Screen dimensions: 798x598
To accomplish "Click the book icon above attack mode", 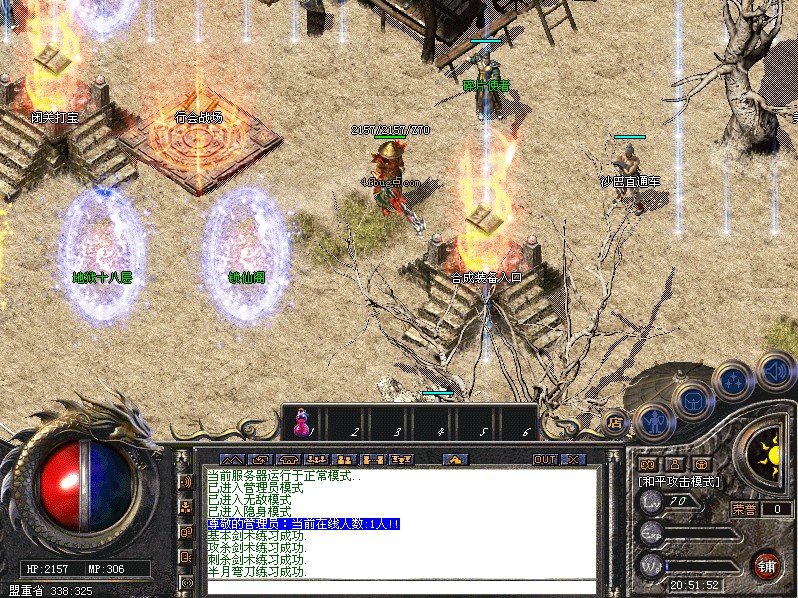I will pos(648,464).
